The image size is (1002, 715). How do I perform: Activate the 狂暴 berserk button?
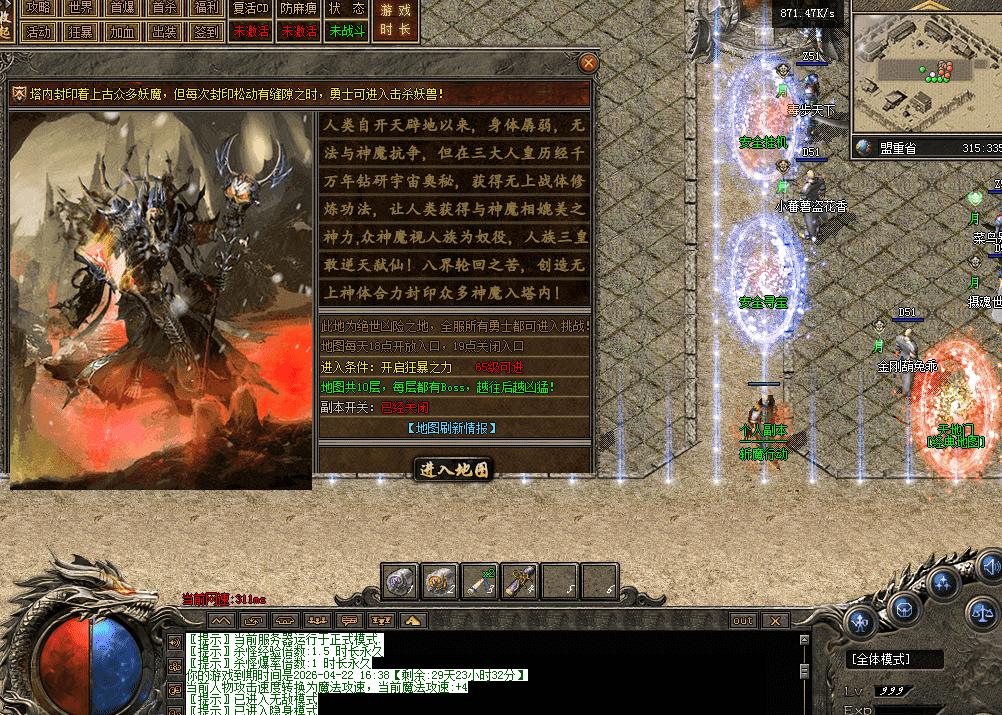click(x=81, y=31)
